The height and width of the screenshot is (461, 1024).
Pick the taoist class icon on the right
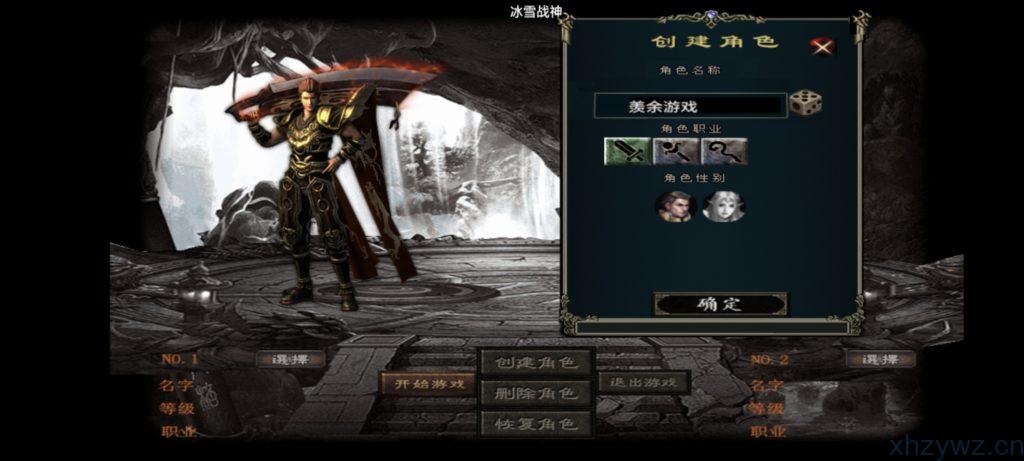(724, 151)
